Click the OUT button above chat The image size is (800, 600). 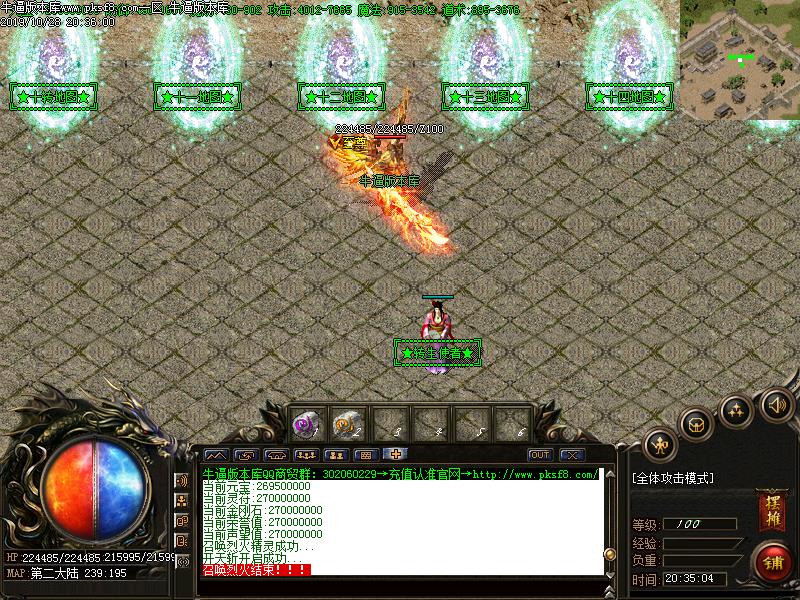[x=539, y=455]
